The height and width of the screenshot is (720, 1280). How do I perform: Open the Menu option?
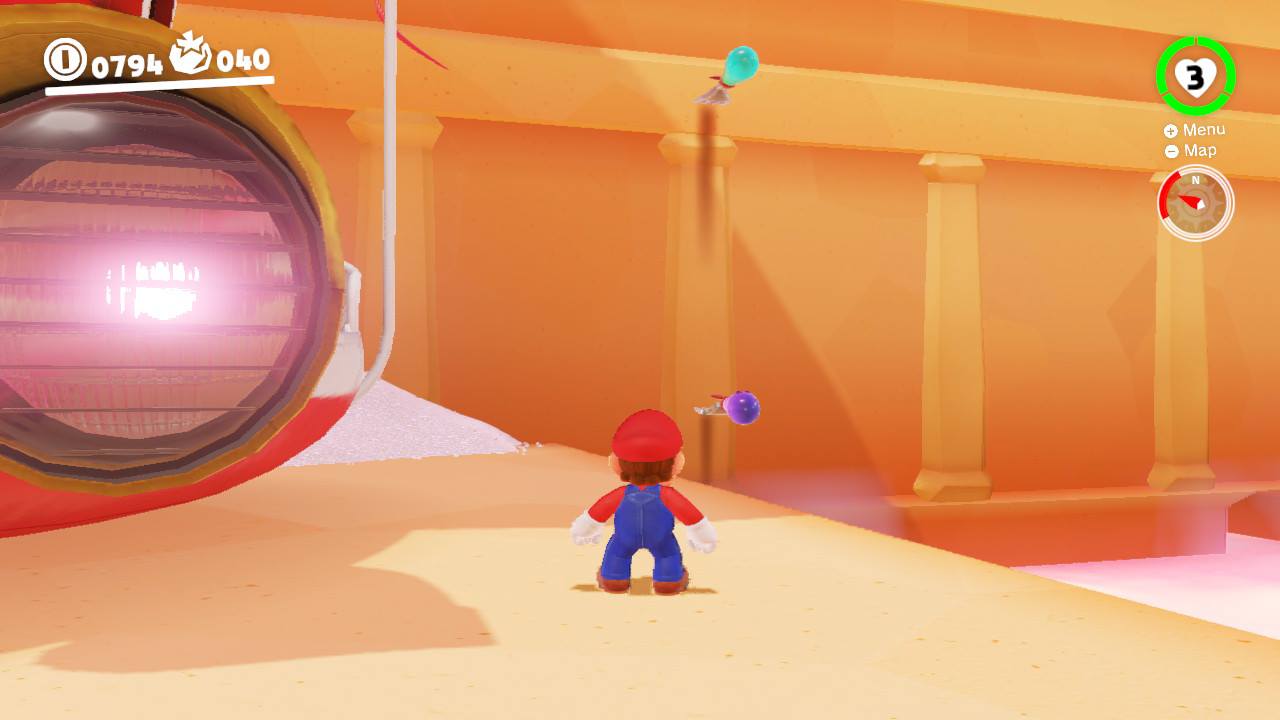click(1205, 129)
